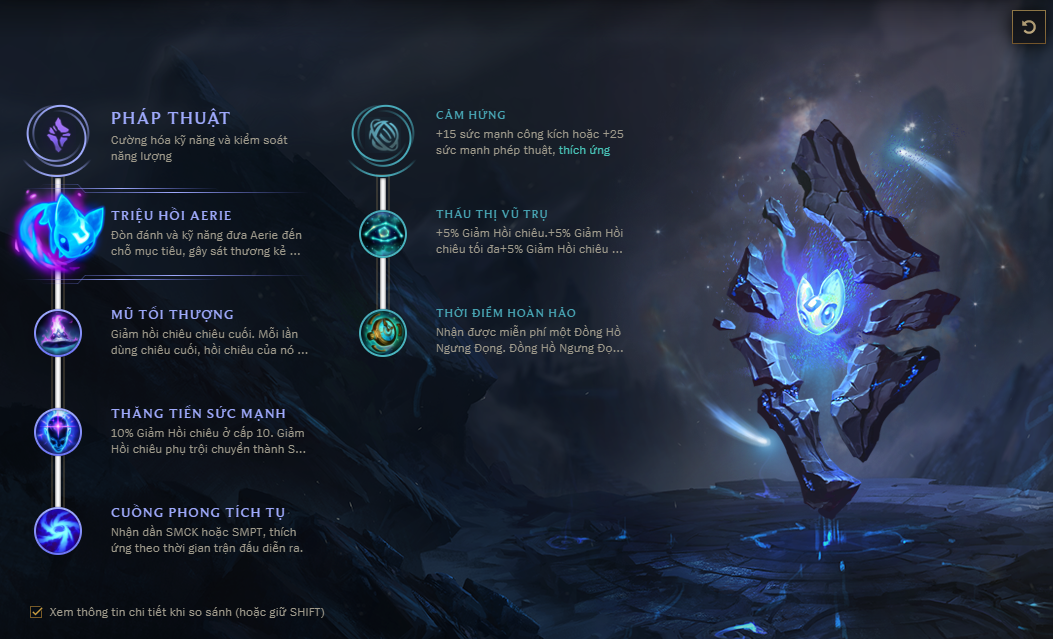The height and width of the screenshot is (639, 1053).
Task: Select the Thấu Thị Vũ Trụ rune
Action: click(383, 232)
